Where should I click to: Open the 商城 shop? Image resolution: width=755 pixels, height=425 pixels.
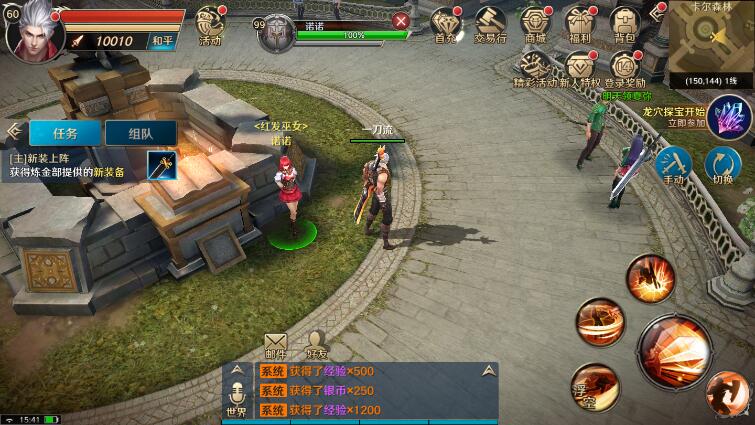pyautogui.click(x=536, y=25)
